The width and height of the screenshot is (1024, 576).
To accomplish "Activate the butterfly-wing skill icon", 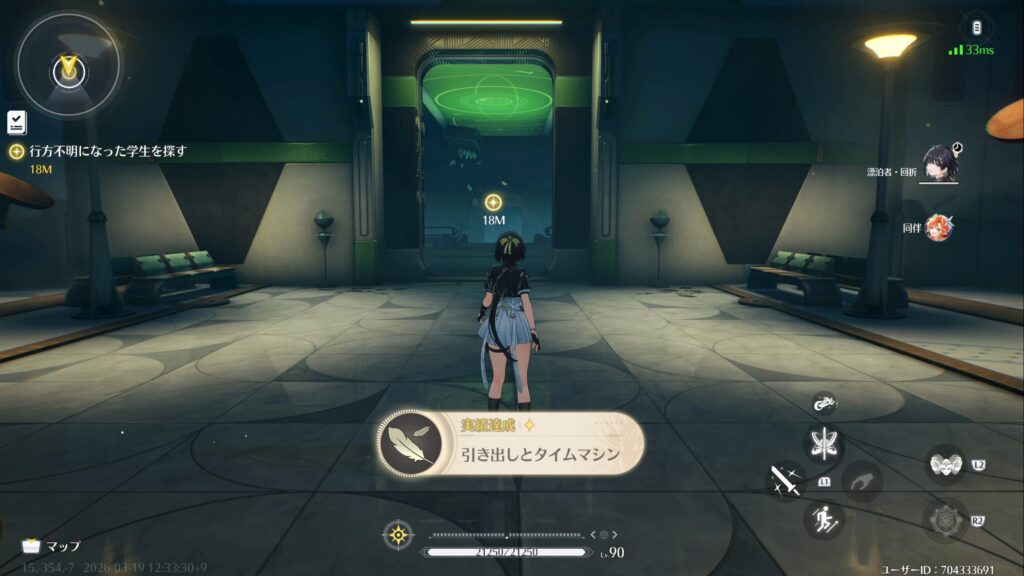I will [825, 444].
